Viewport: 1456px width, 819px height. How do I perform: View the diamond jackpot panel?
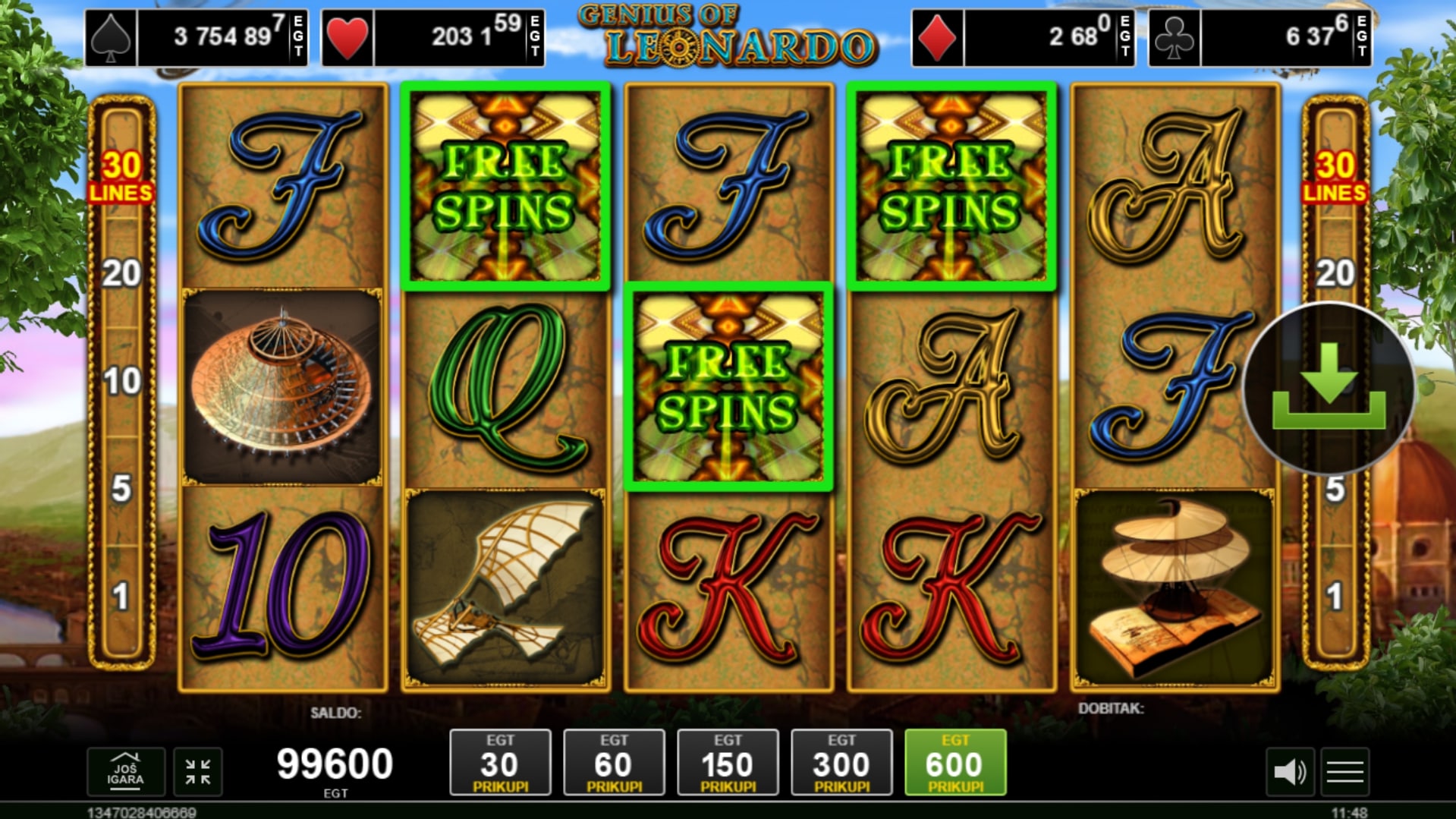point(1023,37)
